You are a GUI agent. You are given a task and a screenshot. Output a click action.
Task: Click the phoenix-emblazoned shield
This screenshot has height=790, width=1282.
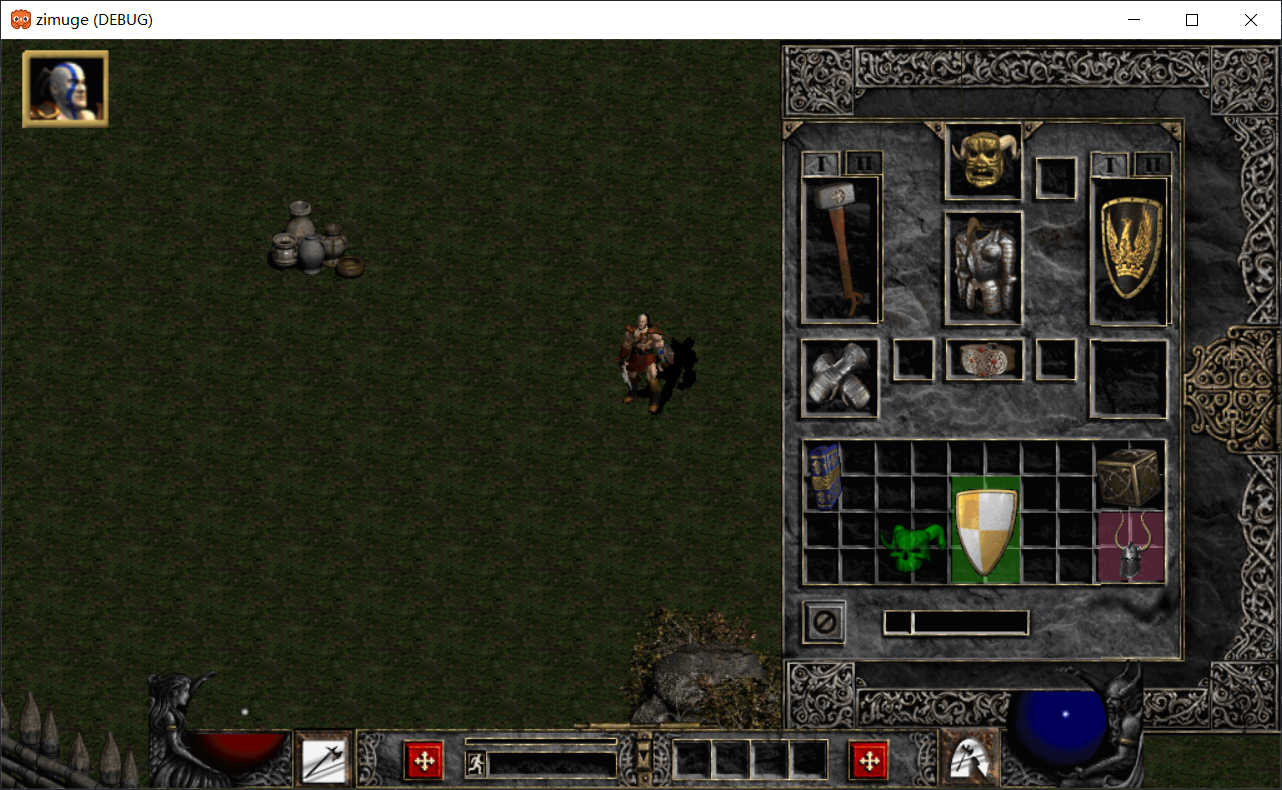click(x=1128, y=248)
